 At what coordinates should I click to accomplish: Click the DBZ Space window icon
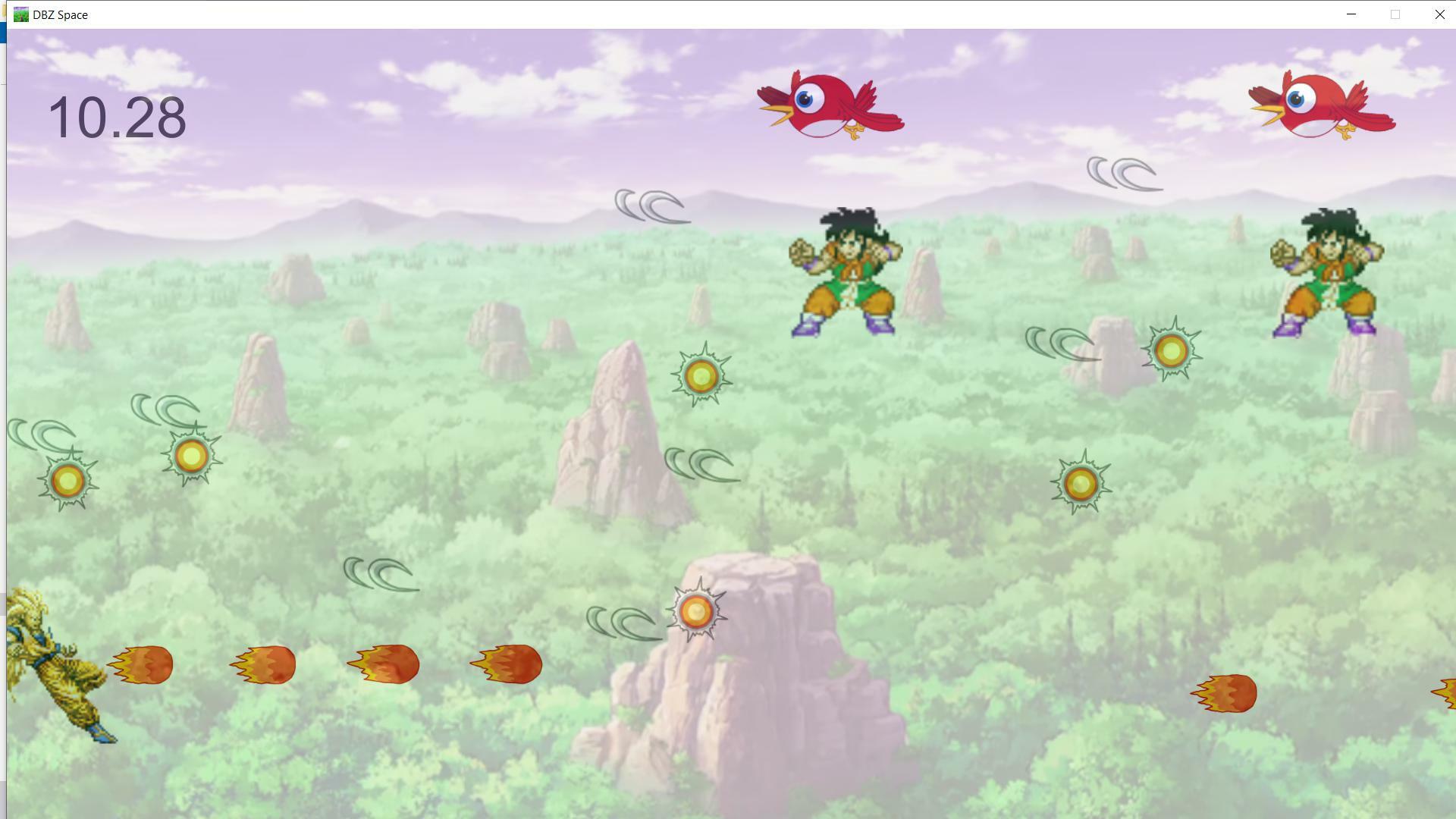point(20,14)
